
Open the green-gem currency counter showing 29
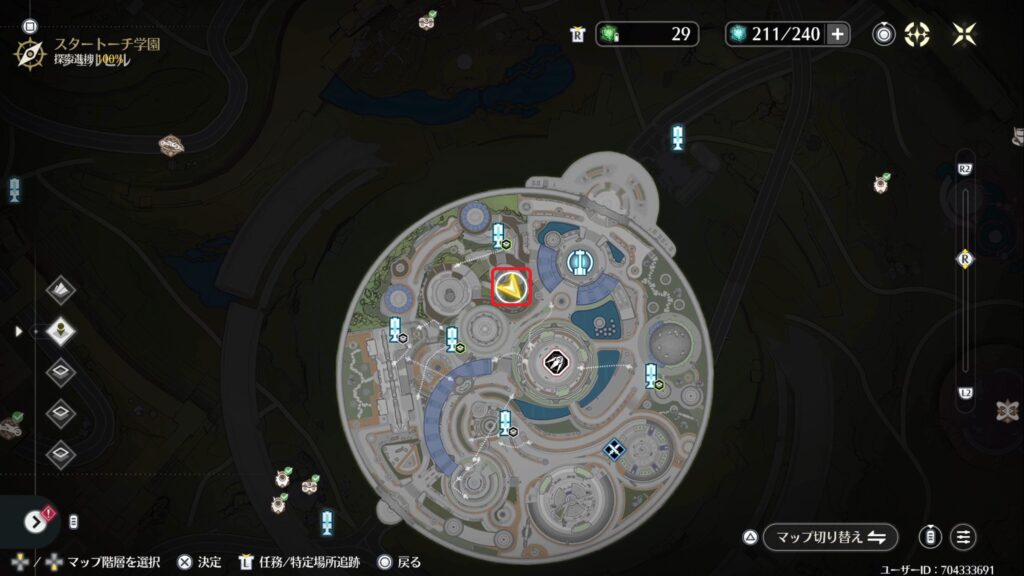[648, 34]
